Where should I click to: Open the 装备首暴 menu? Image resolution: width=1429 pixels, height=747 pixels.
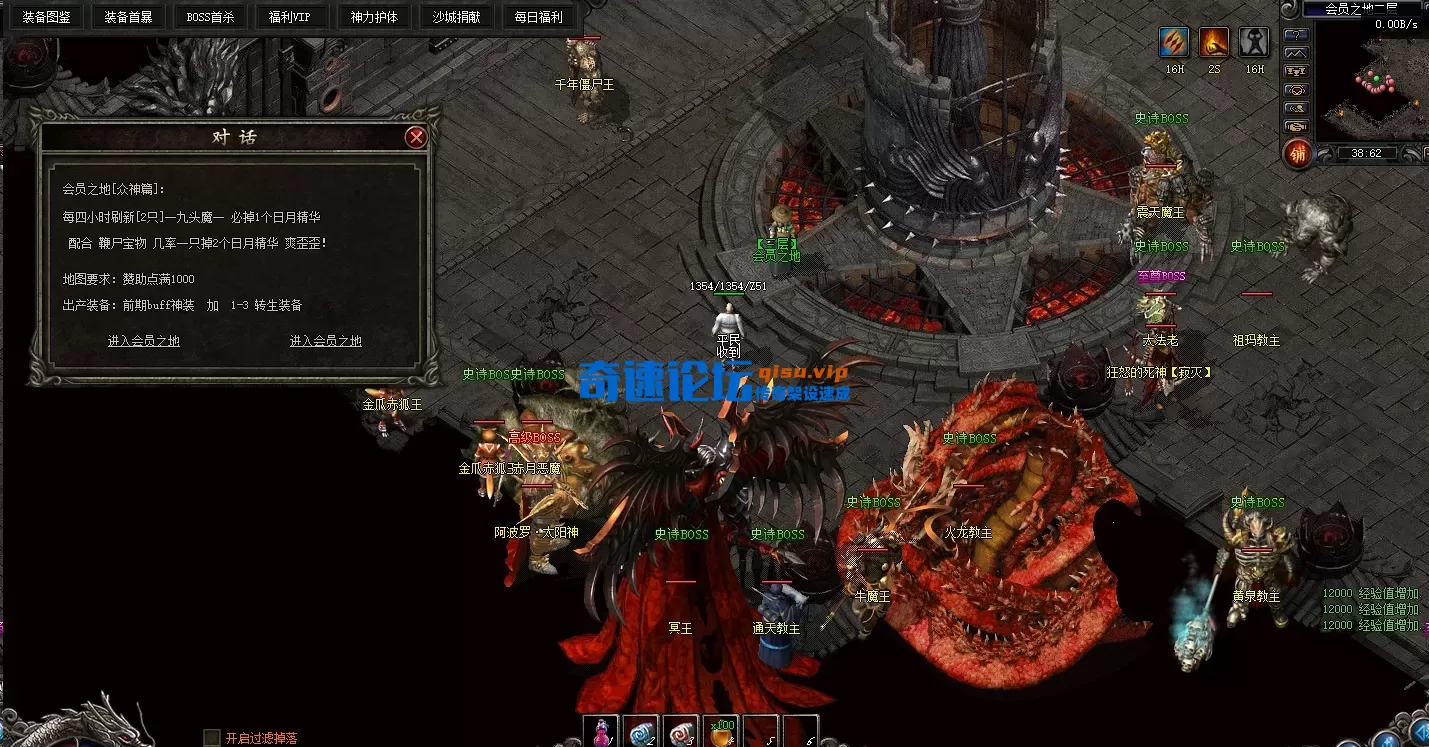tap(128, 17)
